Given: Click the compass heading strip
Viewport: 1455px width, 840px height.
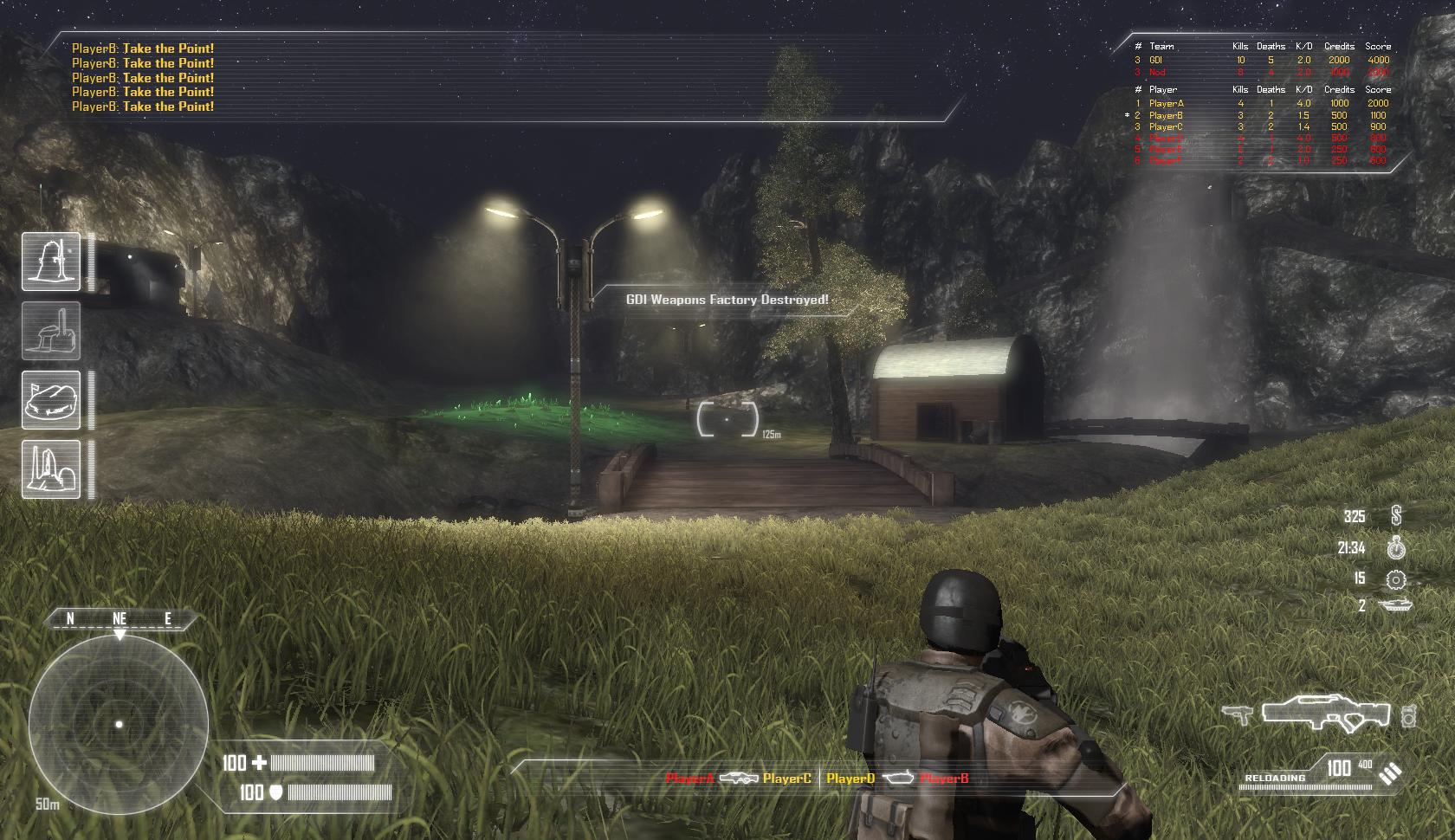Looking at the screenshot, I should click(x=120, y=618).
